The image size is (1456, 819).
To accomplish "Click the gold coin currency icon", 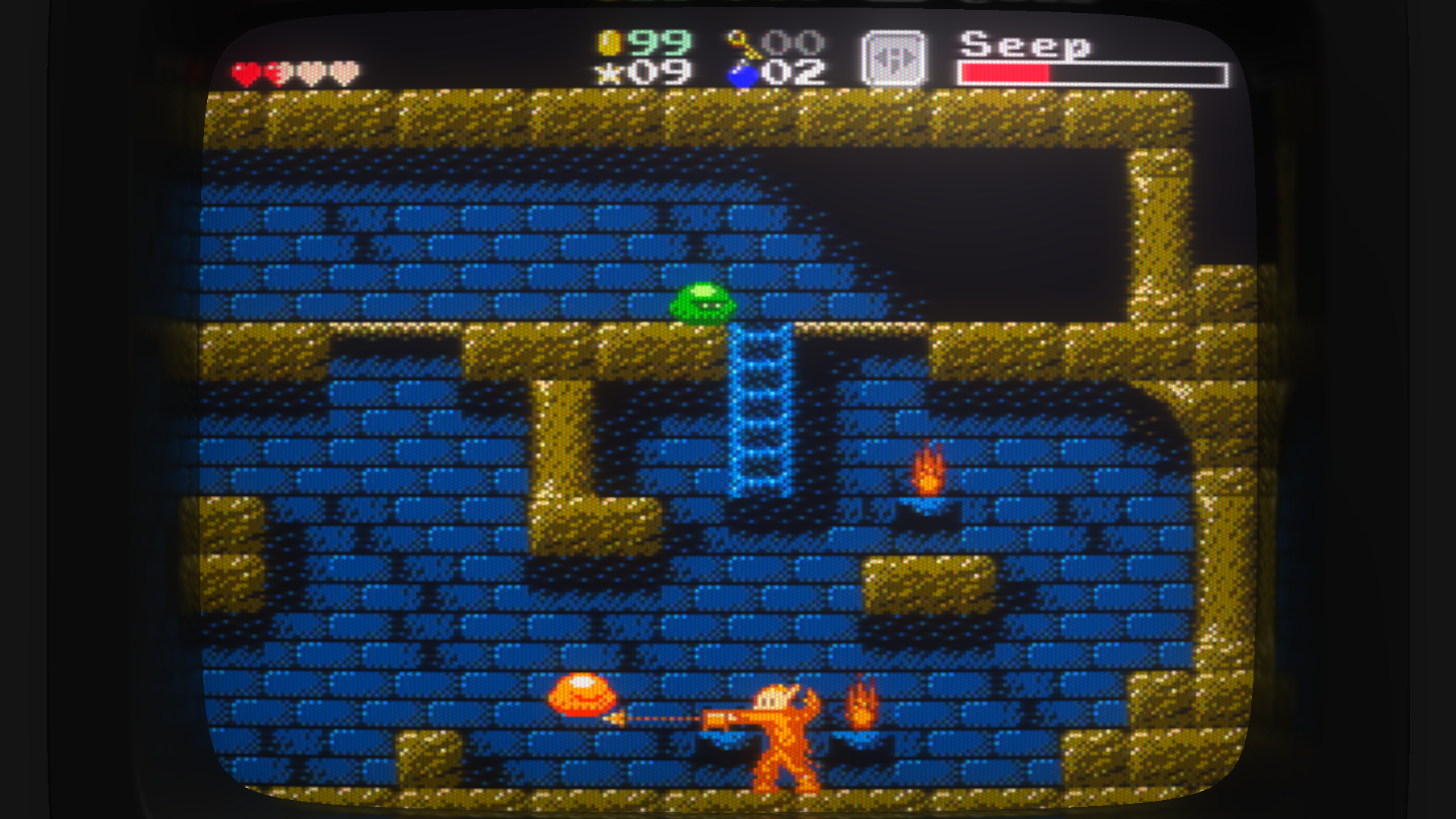I will pos(610,42).
